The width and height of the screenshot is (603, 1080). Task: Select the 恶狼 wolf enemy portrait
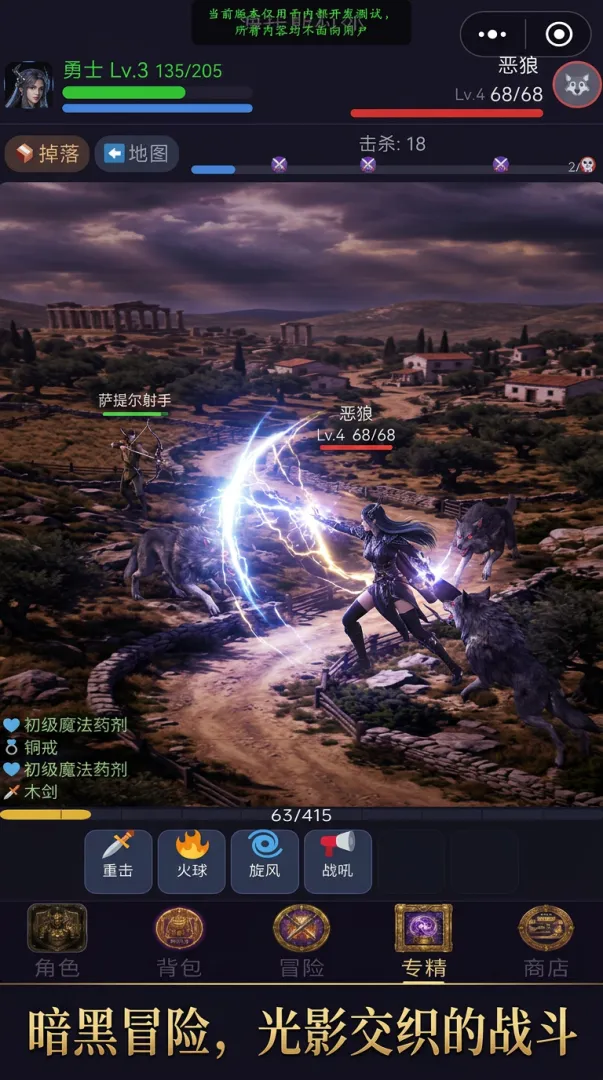[x=576, y=85]
